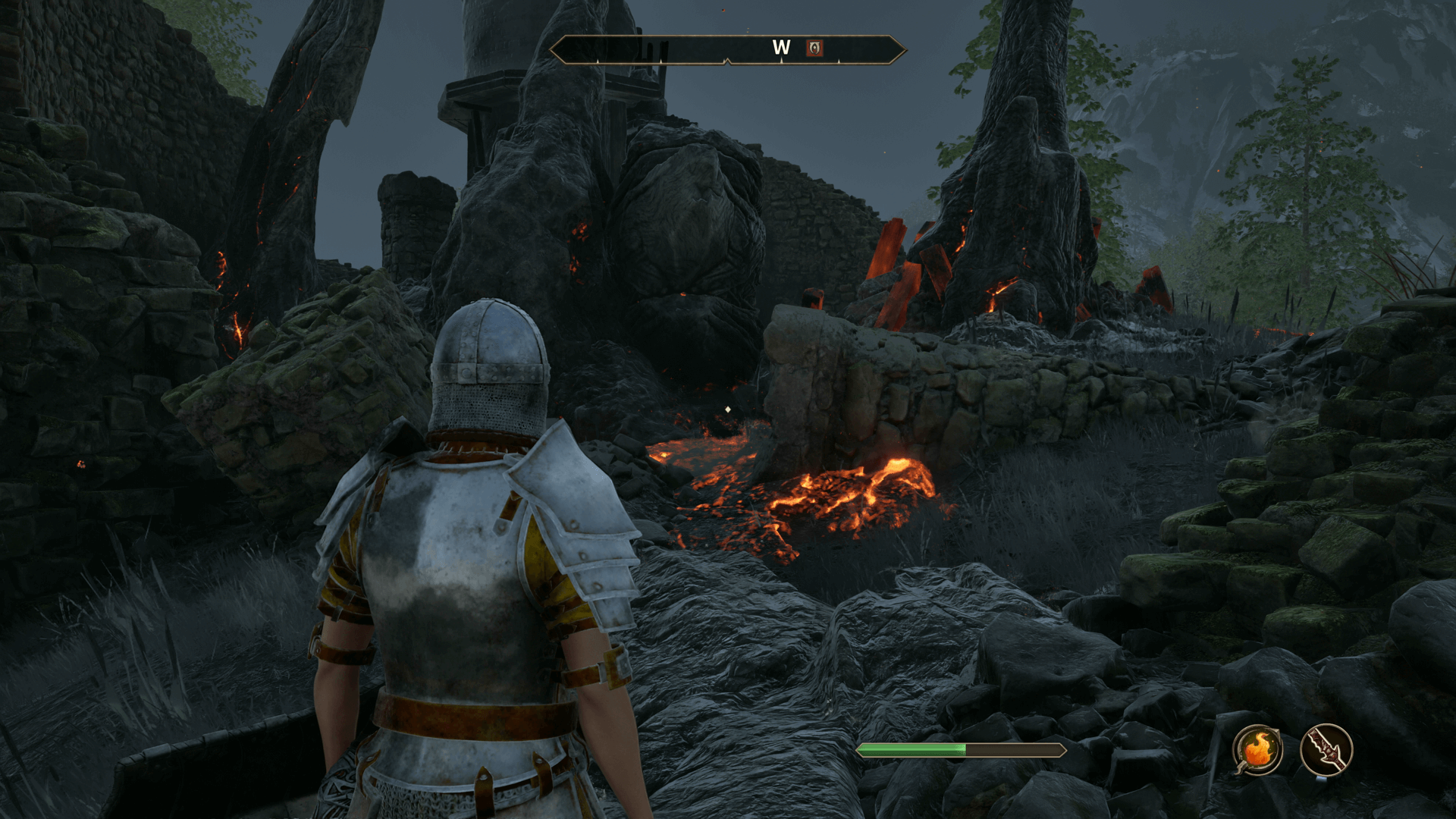Click the equipped serrated blade weapon icon
This screenshot has width=1456, height=819.
point(1326,750)
